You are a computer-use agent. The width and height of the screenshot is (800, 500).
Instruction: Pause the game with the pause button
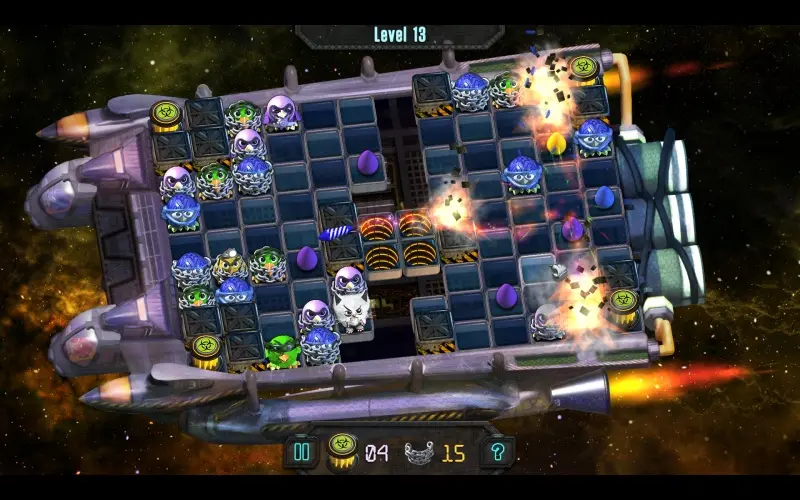[299, 453]
